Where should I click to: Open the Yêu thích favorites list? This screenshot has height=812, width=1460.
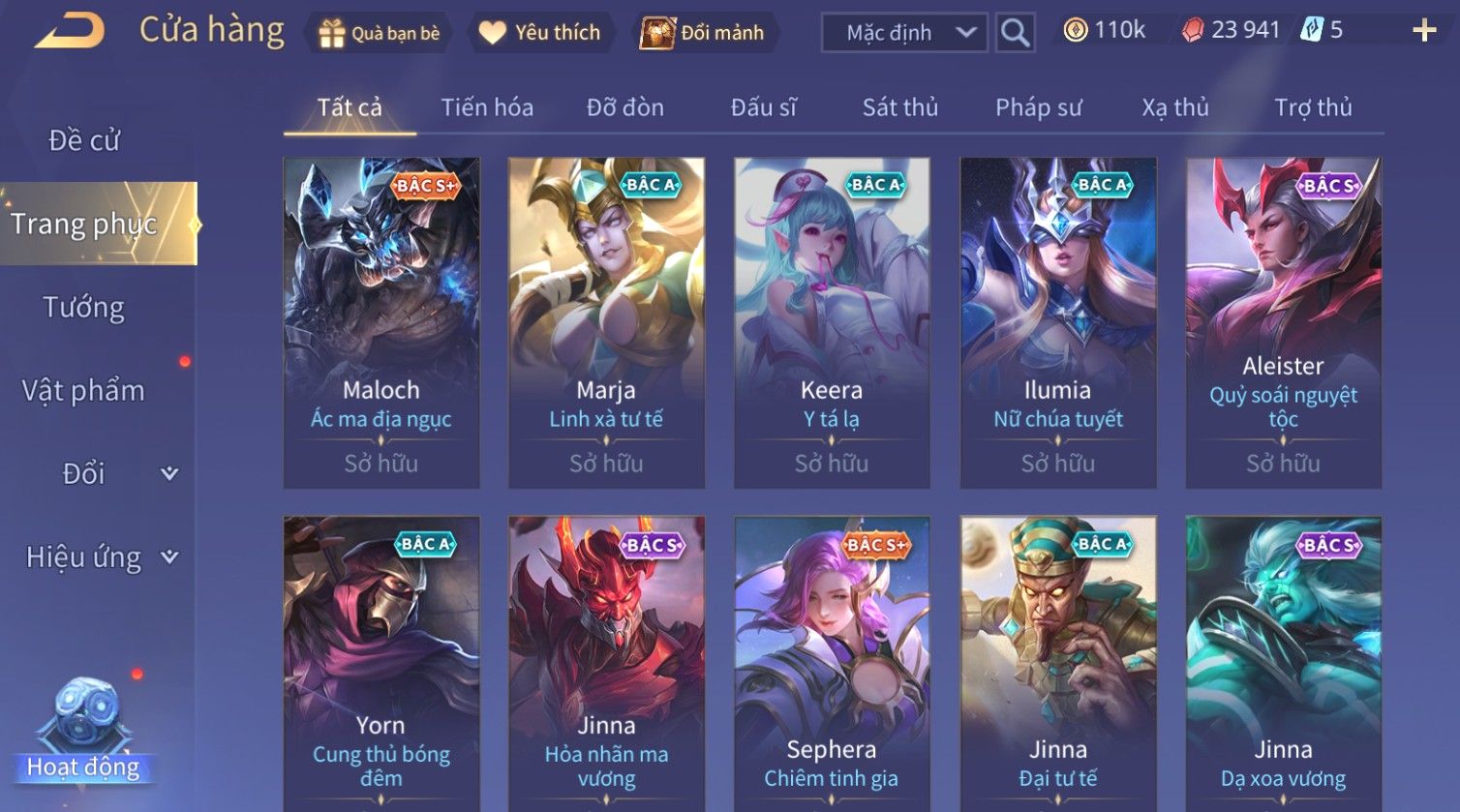point(540,33)
